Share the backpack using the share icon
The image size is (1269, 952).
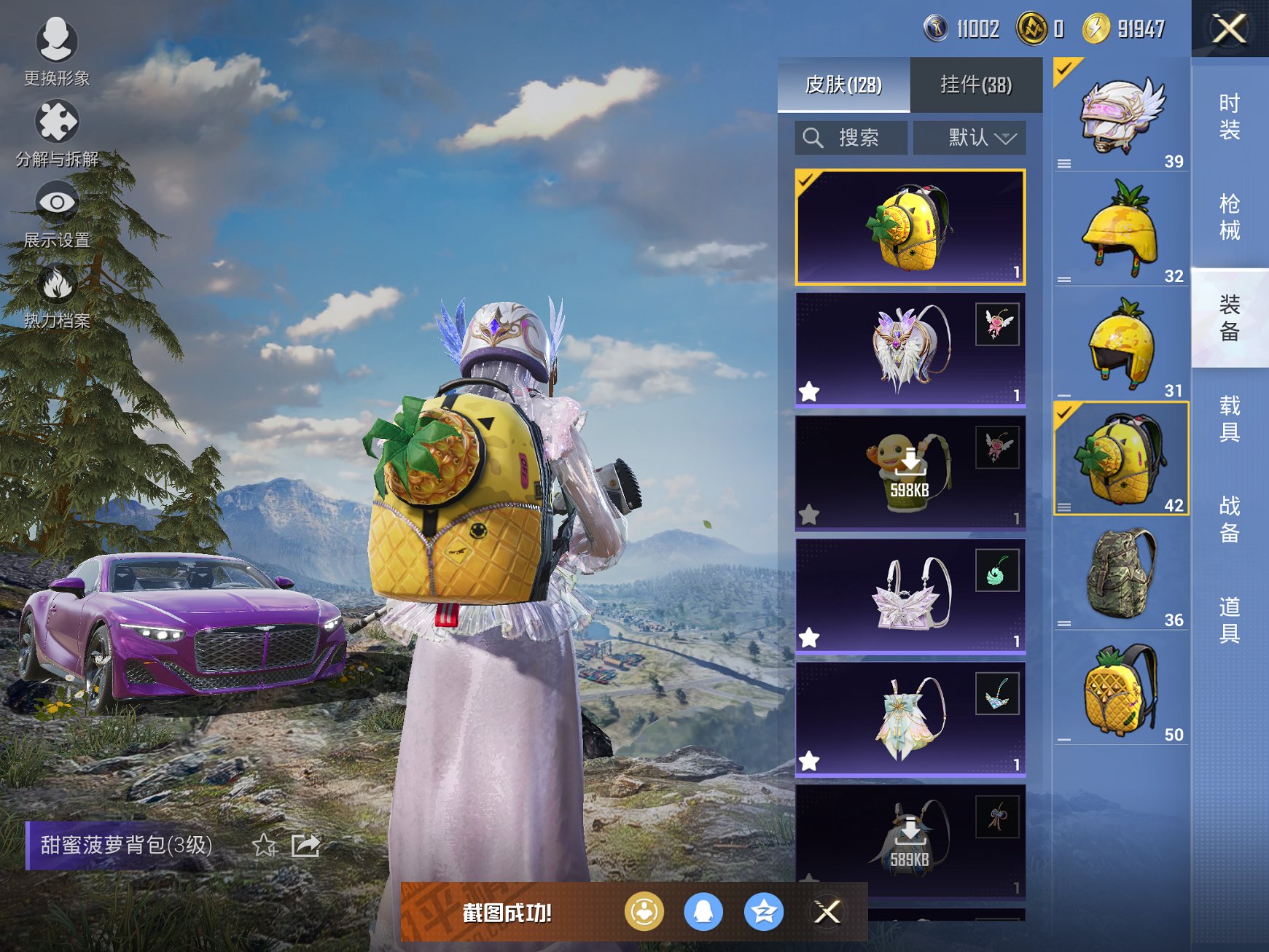305,846
